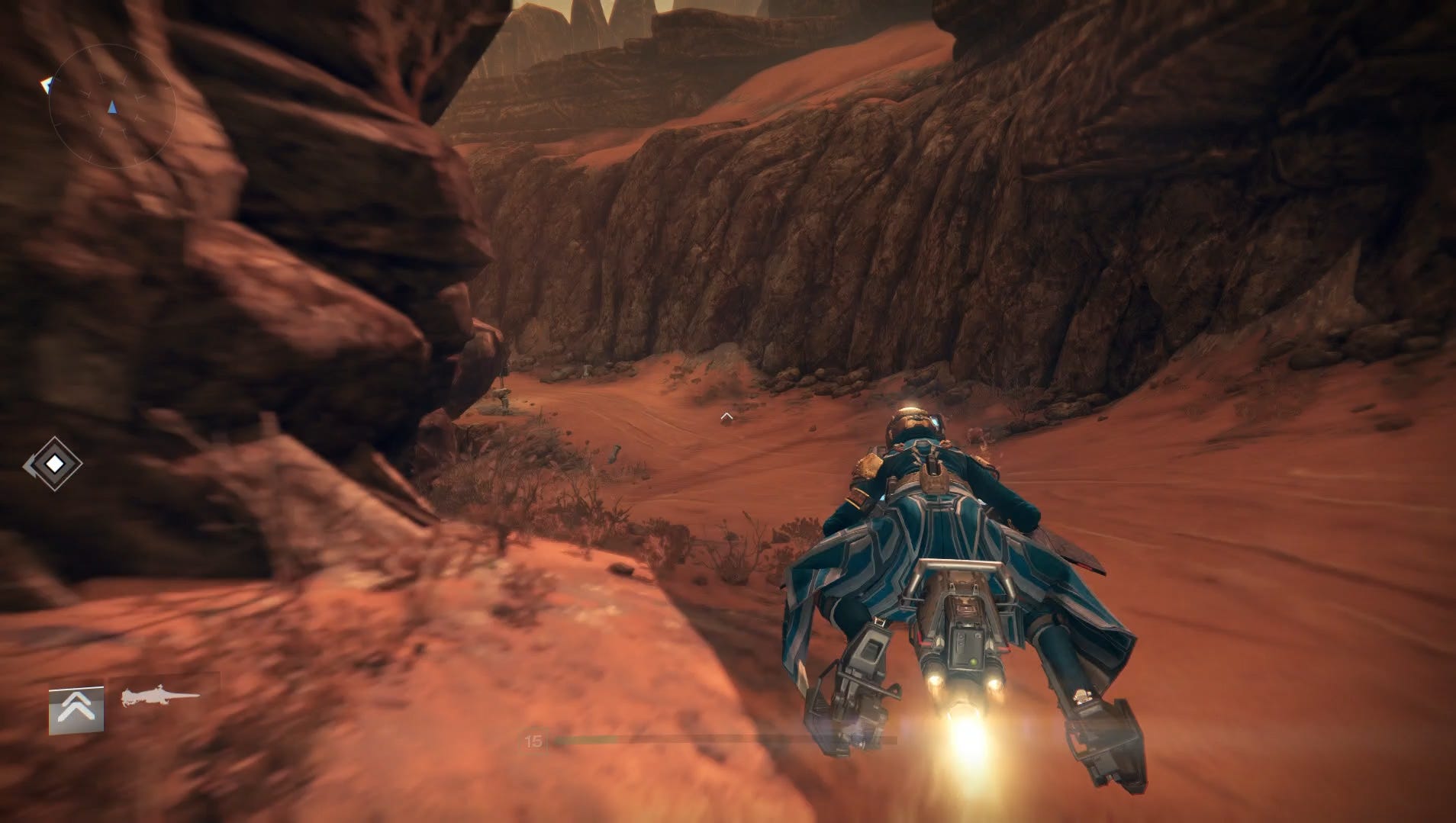Click the speed progress bar at the bottom
The width and height of the screenshot is (1456, 823).
coord(725,740)
